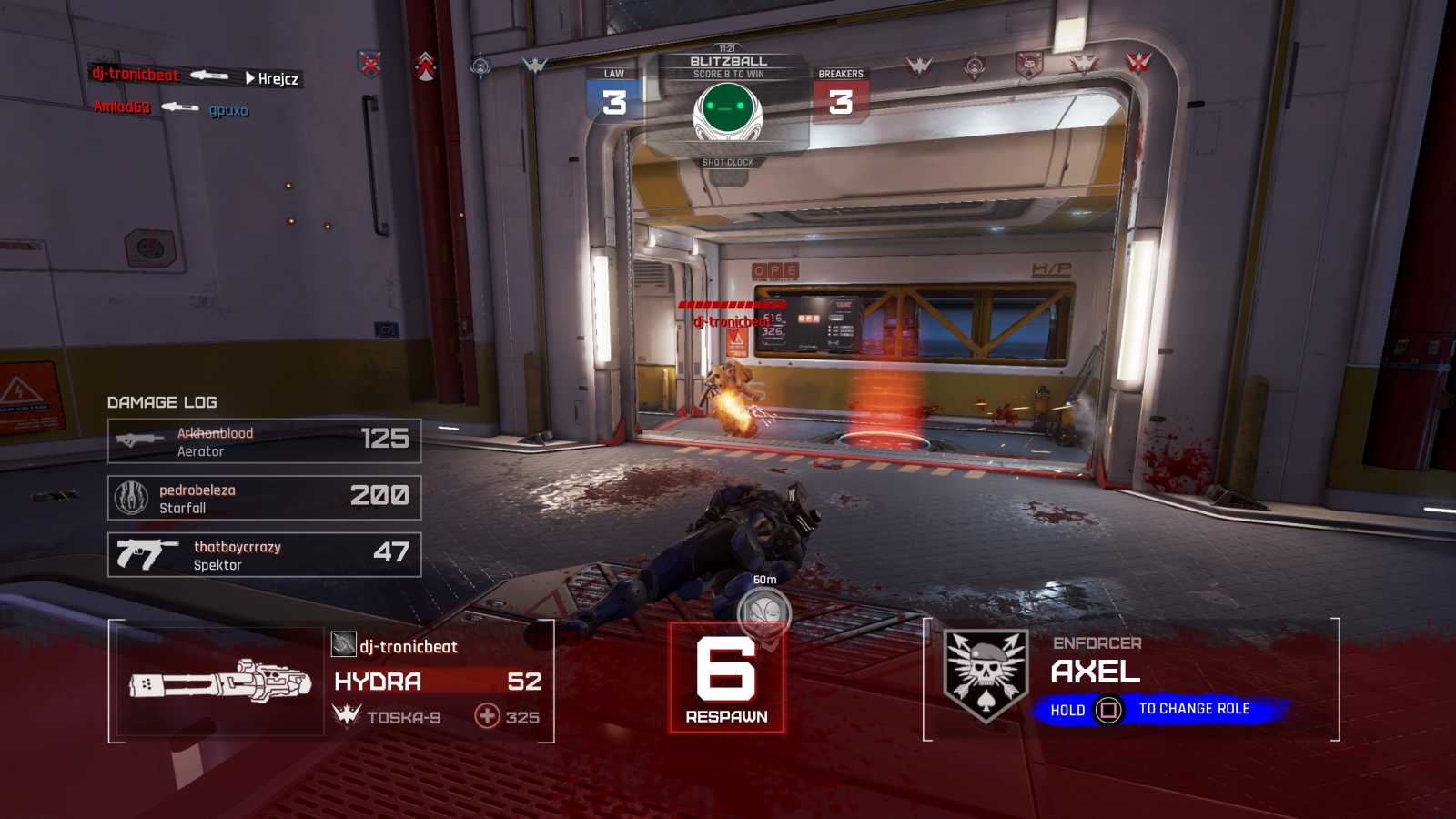Select kill feed entry for gpuxo
Image resolution: width=1456 pixels, height=819 pixels.
pos(171,108)
